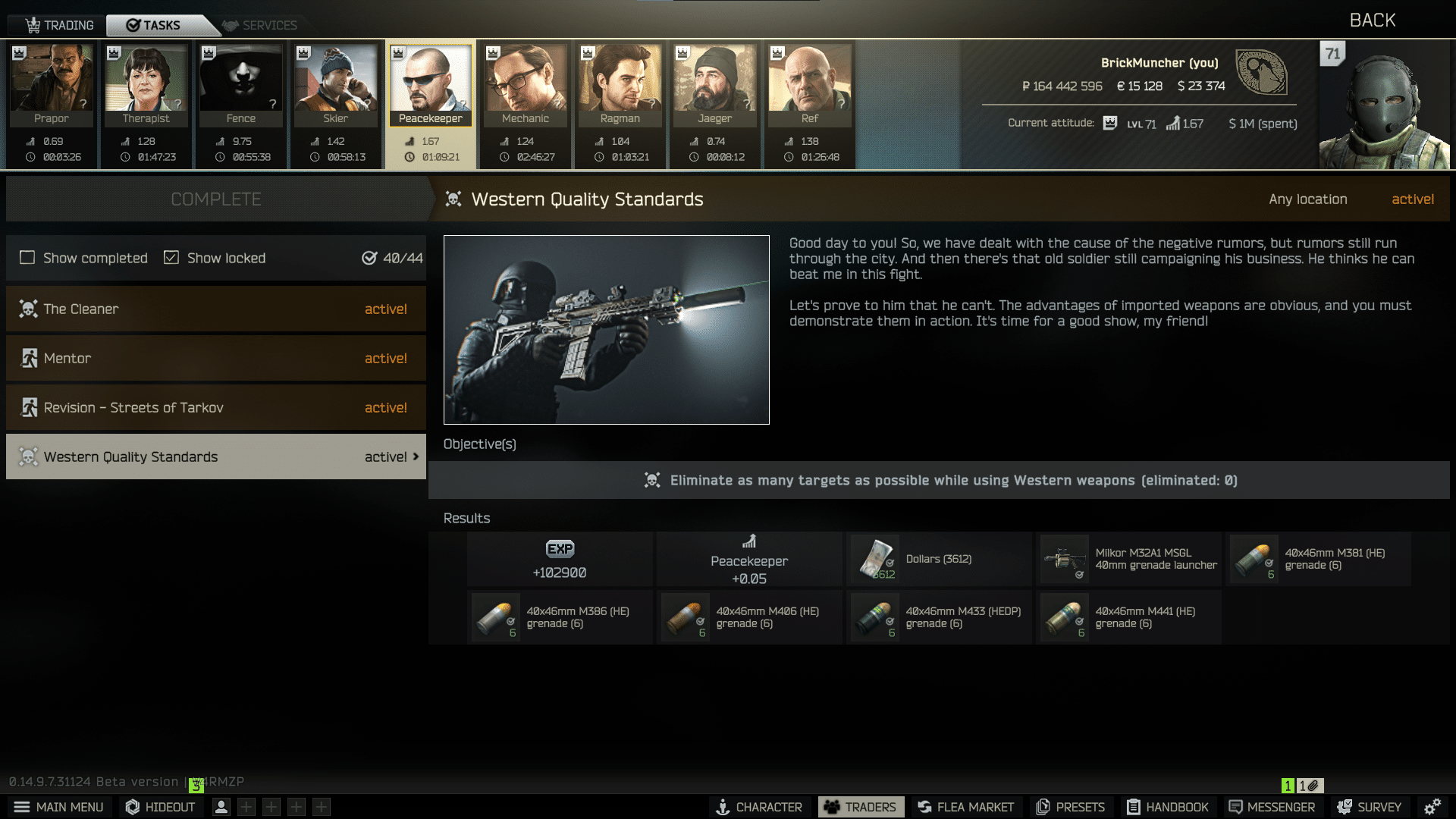The width and height of the screenshot is (1456, 819).
Task: Open the Main Menu
Action: [59, 807]
